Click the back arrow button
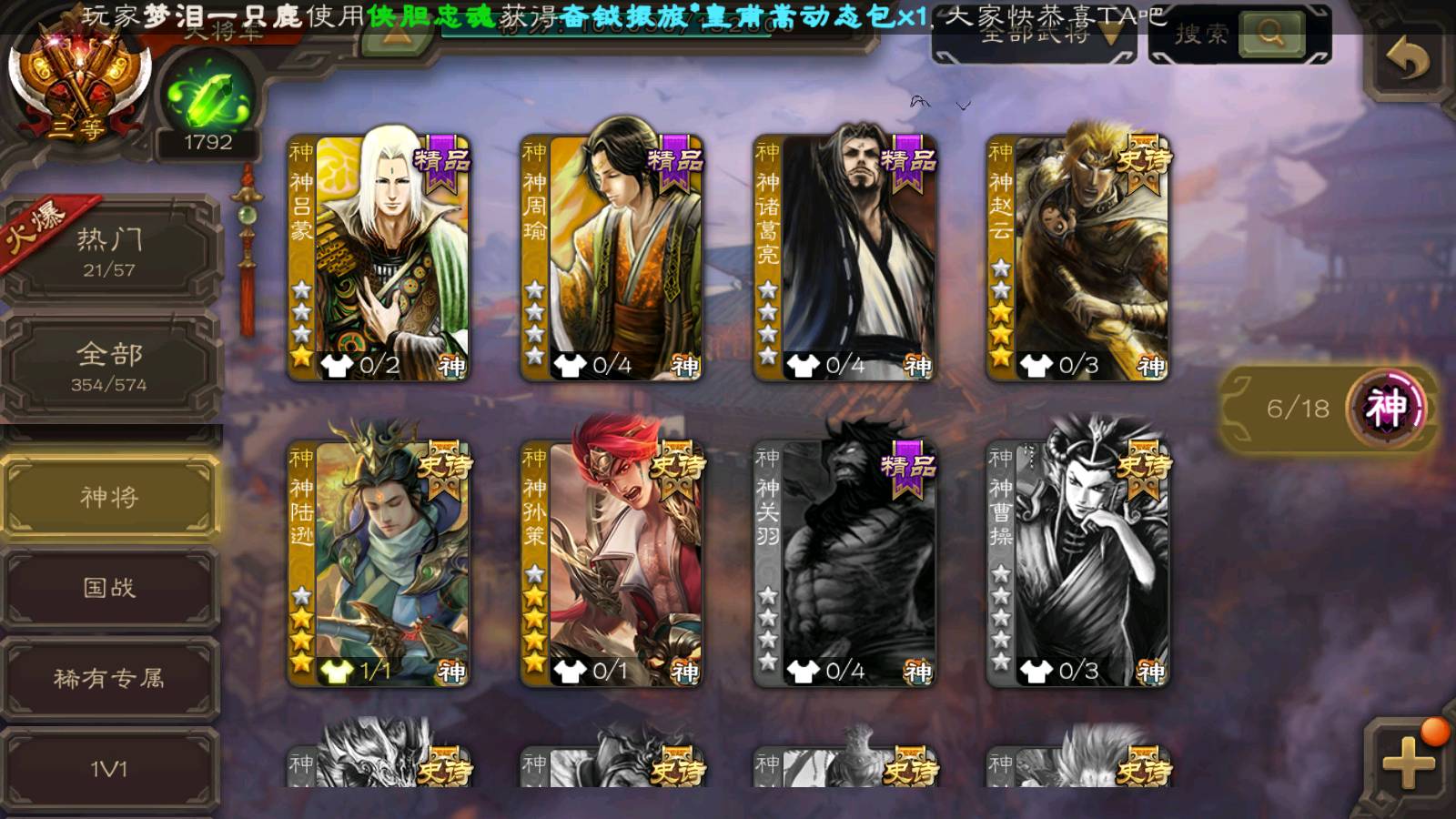Image resolution: width=1456 pixels, height=819 pixels. pos(1407,60)
